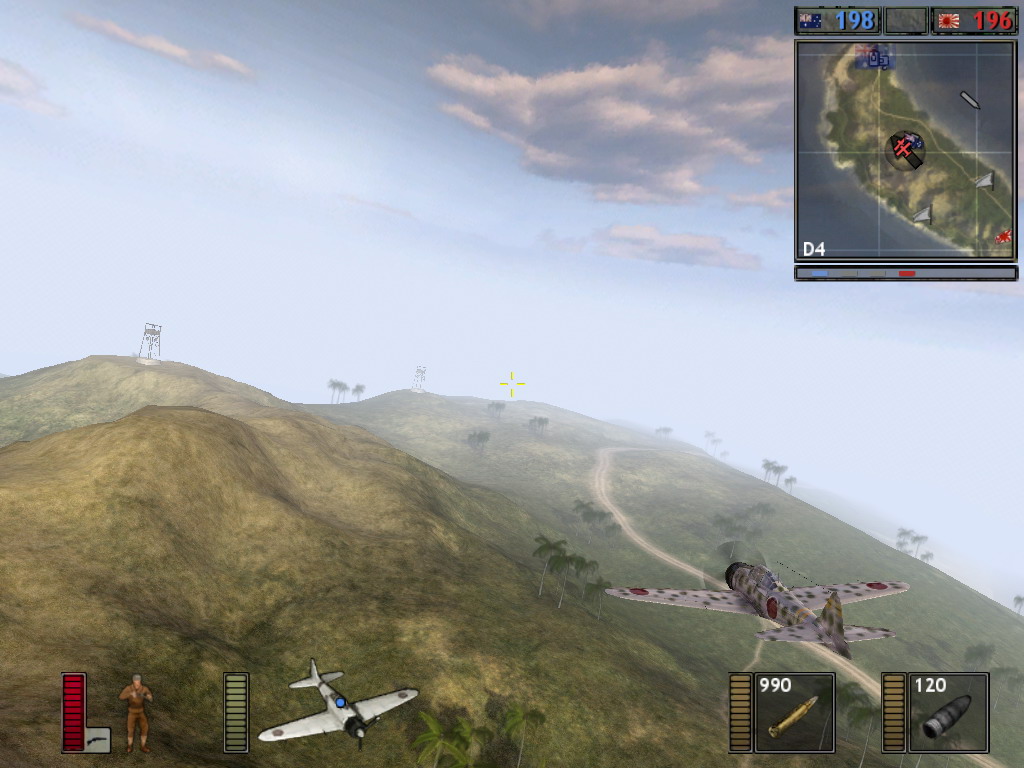Click the white aircraft status icon
The width and height of the screenshot is (1024, 768).
[338, 703]
